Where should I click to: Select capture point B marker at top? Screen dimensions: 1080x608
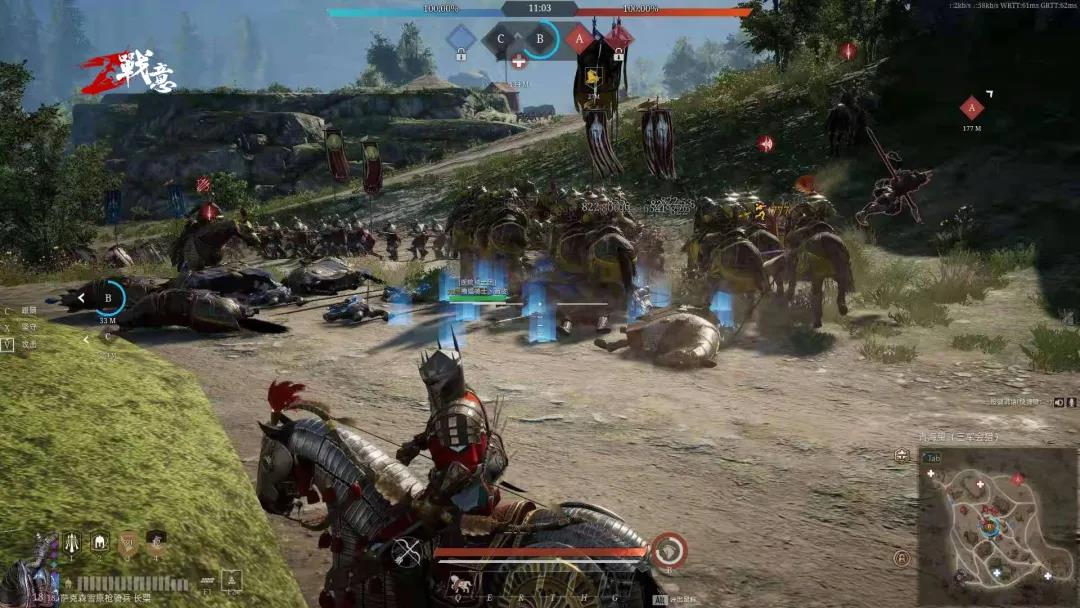point(541,40)
